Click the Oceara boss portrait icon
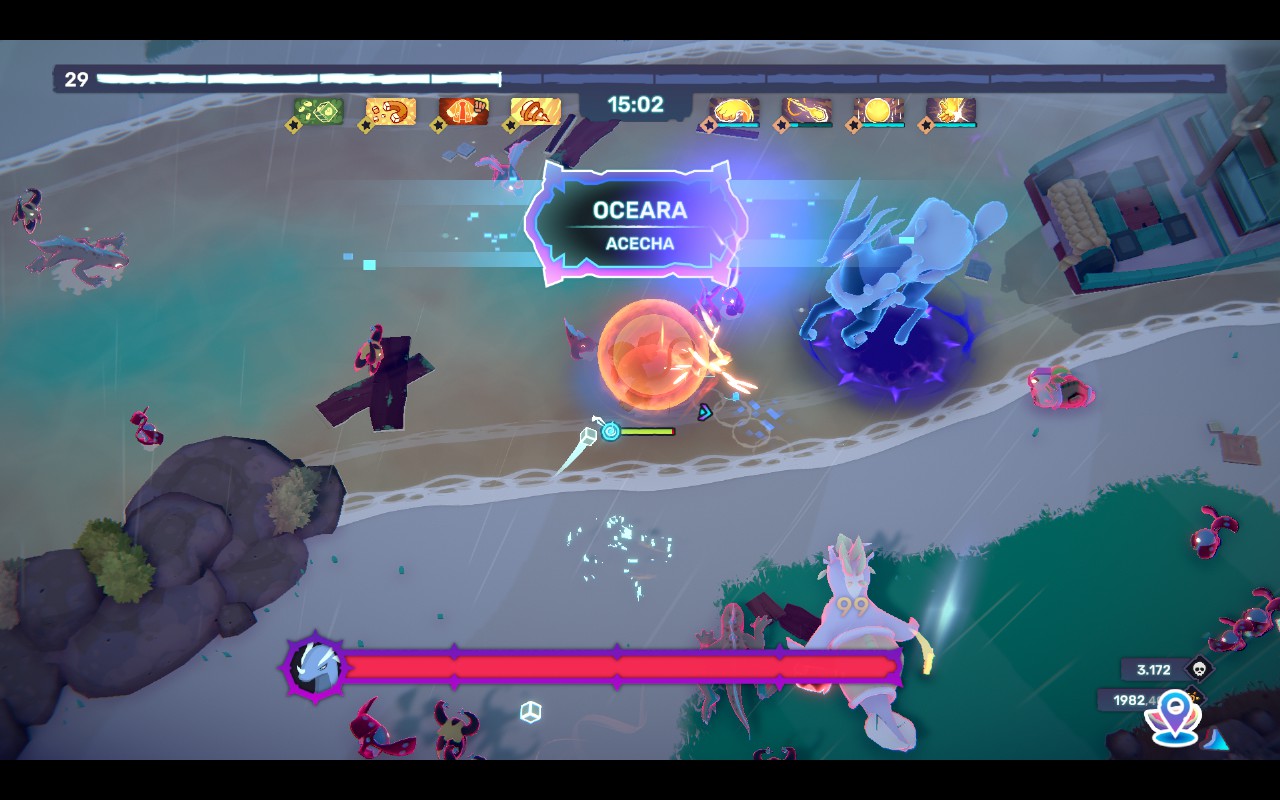This screenshot has width=1280, height=800. (x=316, y=666)
